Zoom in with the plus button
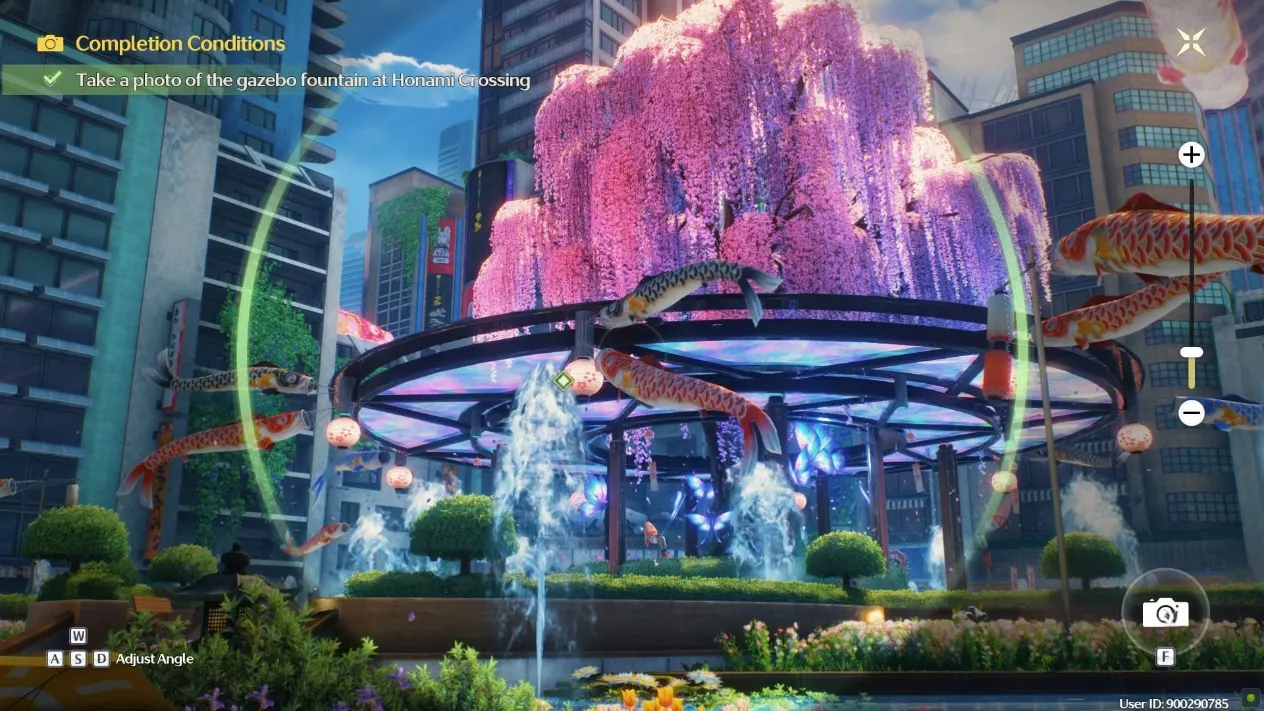Screen dimensions: 1264x711 [x=1190, y=155]
